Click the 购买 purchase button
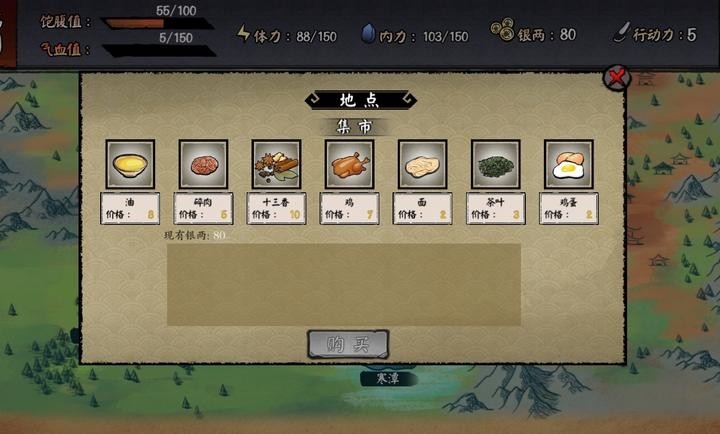The height and width of the screenshot is (434, 720). [348, 344]
